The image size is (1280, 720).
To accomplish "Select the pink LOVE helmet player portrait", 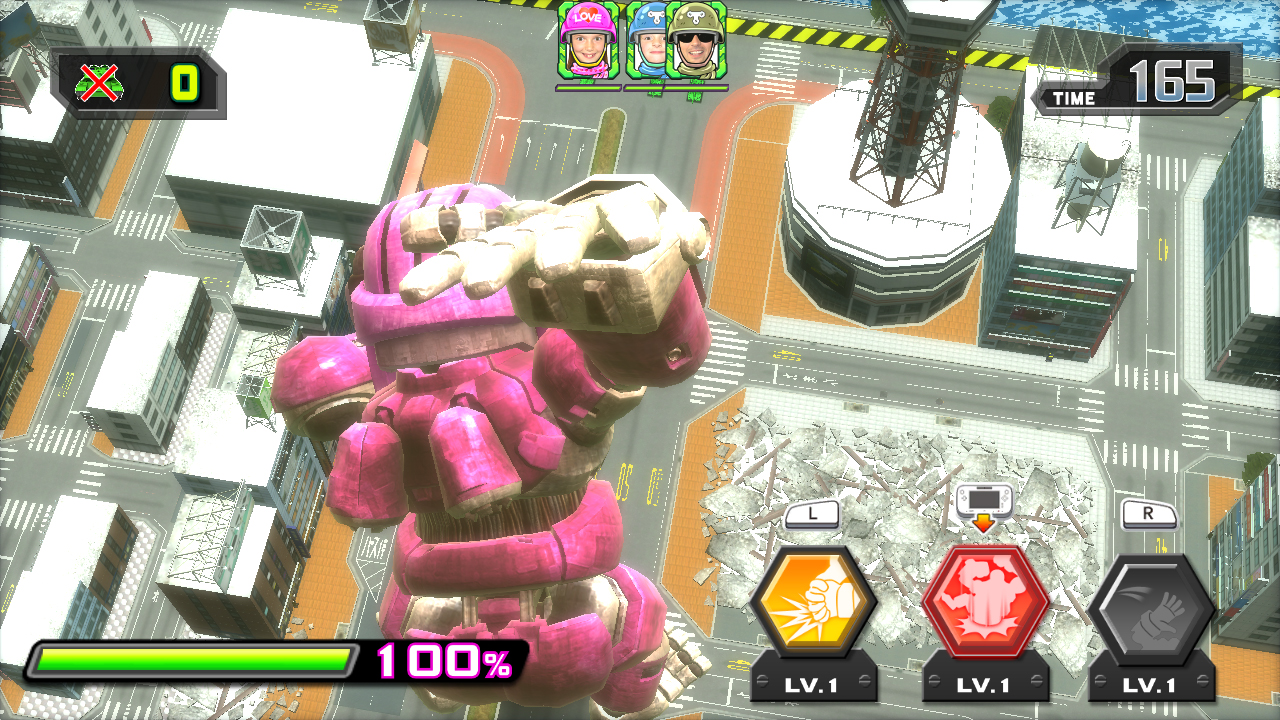I will click(588, 41).
